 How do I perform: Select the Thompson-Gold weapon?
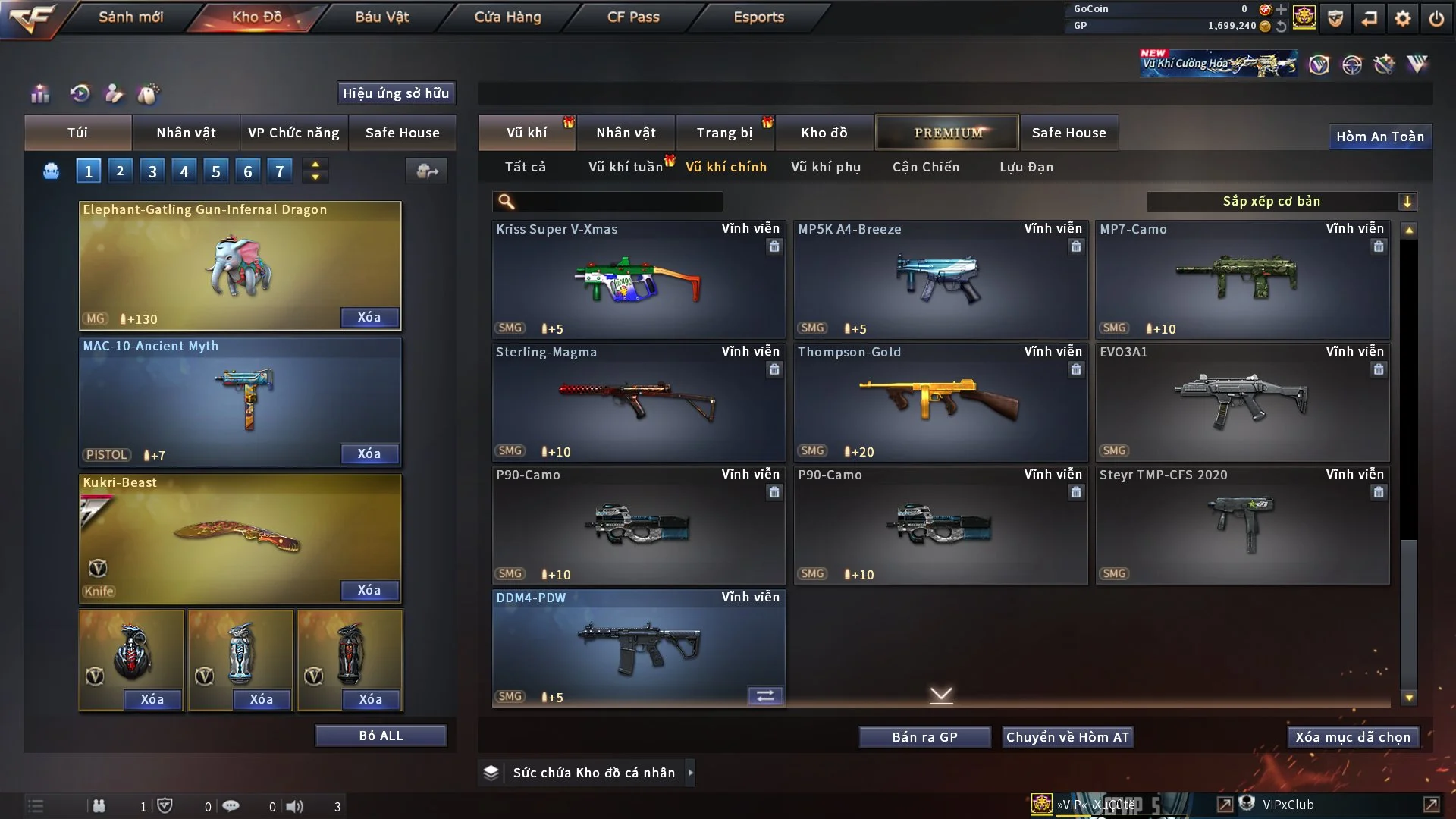click(x=940, y=402)
